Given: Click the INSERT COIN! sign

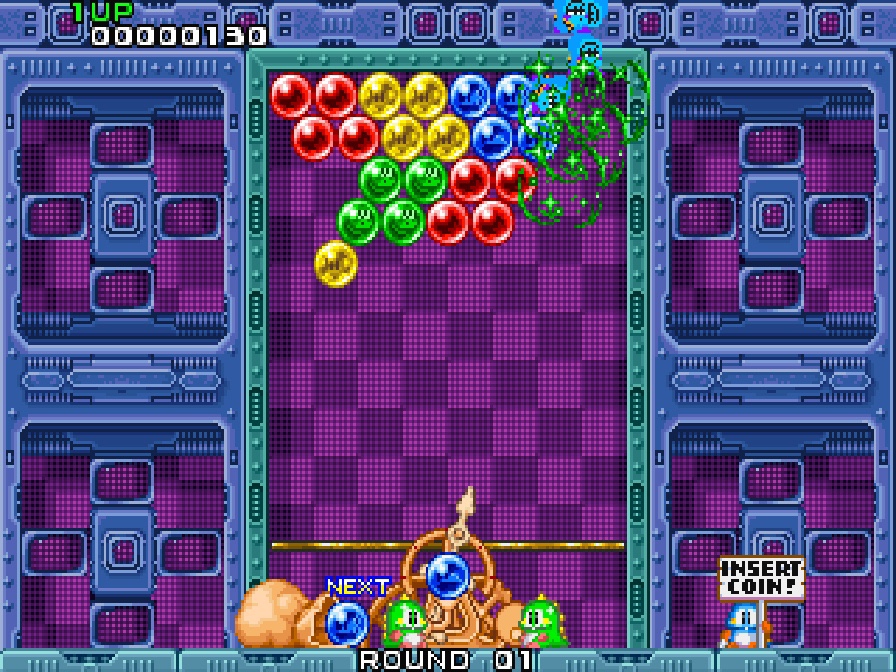Looking at the screenshot, I should pyautogui.click(x=761, y=578).
